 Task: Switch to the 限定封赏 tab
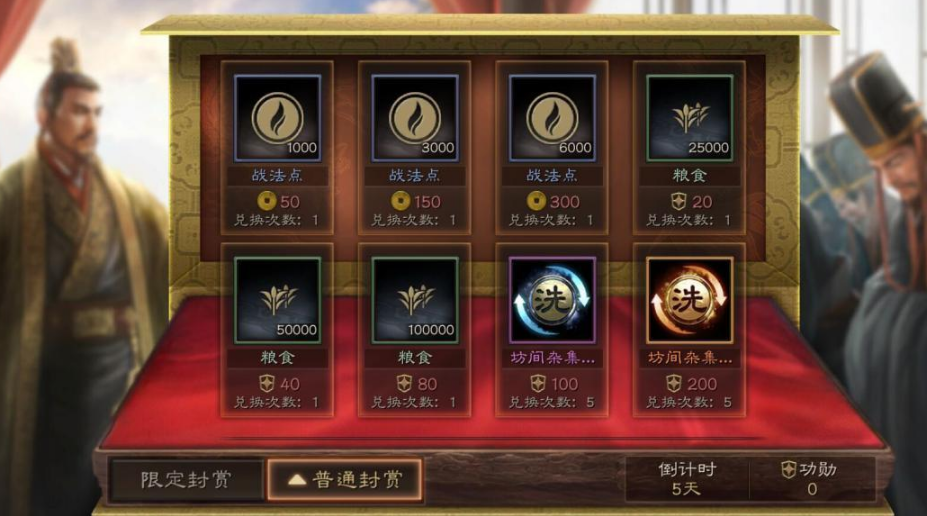click(x=186, y=479)
